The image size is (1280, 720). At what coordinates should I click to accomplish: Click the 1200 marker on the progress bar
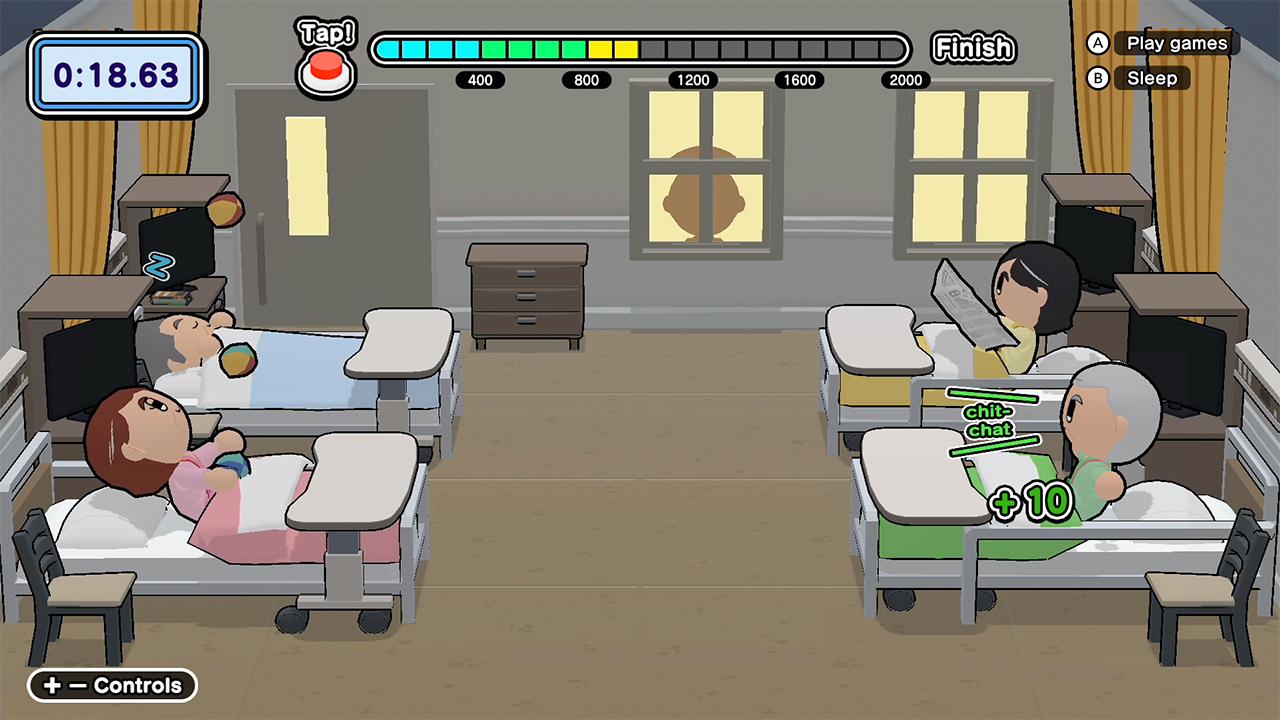tap(692, 80)
